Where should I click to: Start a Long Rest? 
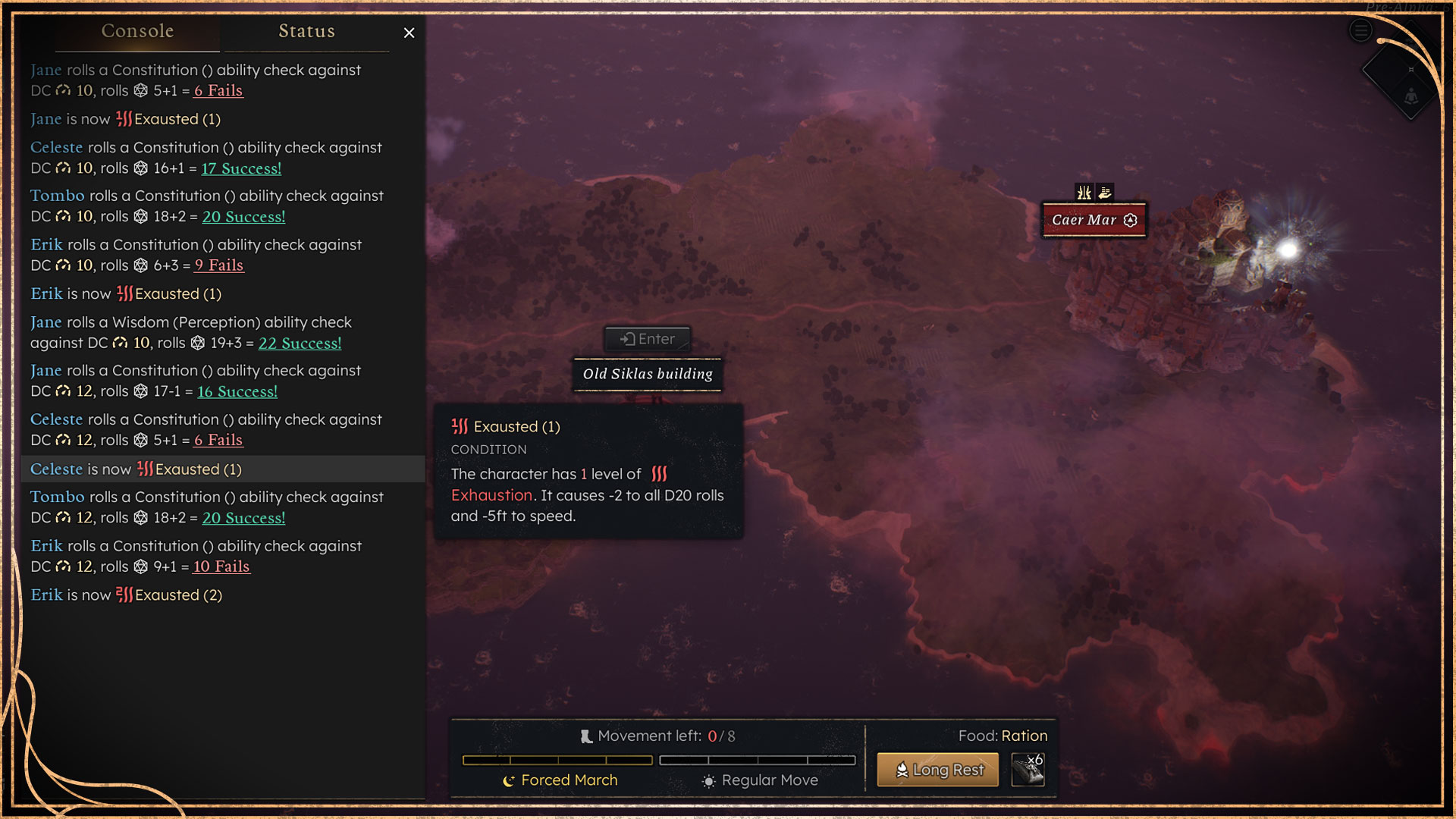[938, 770]
